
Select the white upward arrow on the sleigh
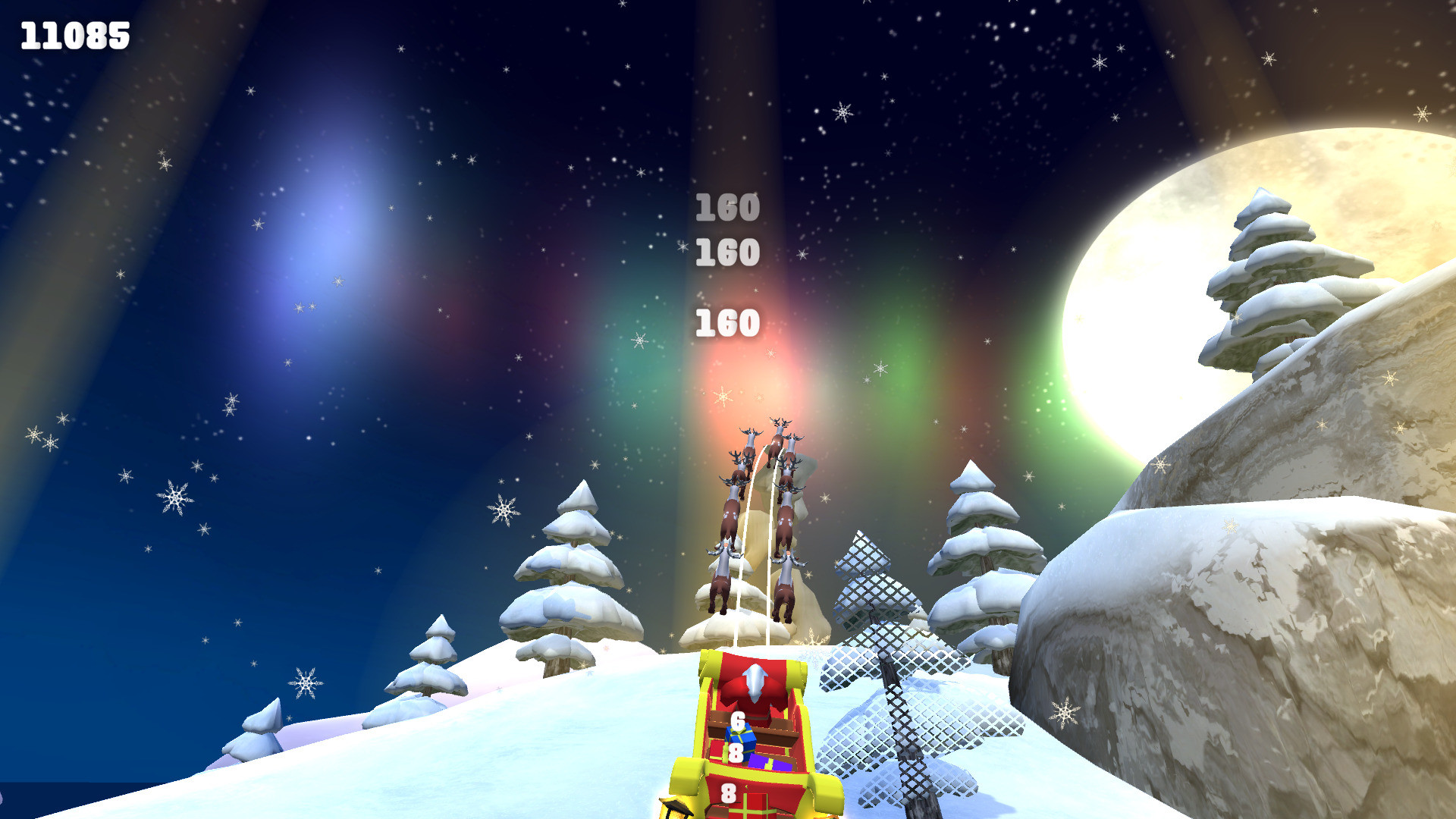coord(754,680)
